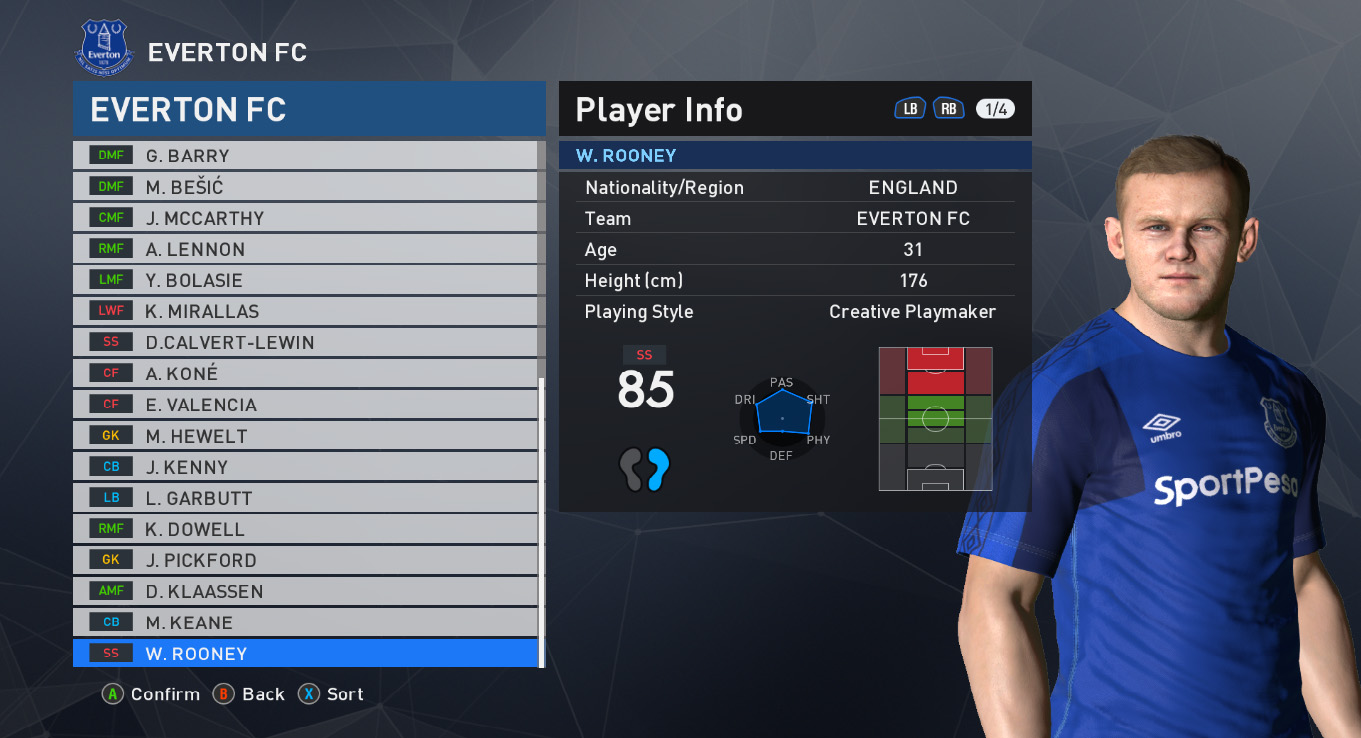
Task: Select the highlighted W. Rooney row
Action: point(305,654)
